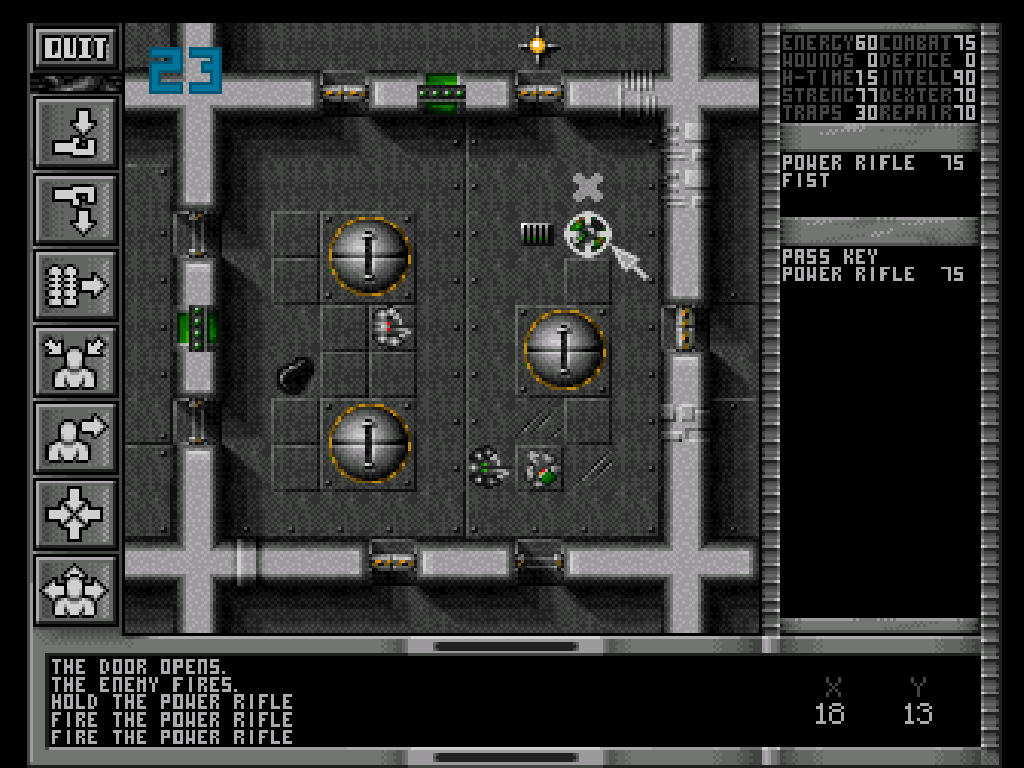
Task: Click the QUIT button
Action: coord(76,47)
